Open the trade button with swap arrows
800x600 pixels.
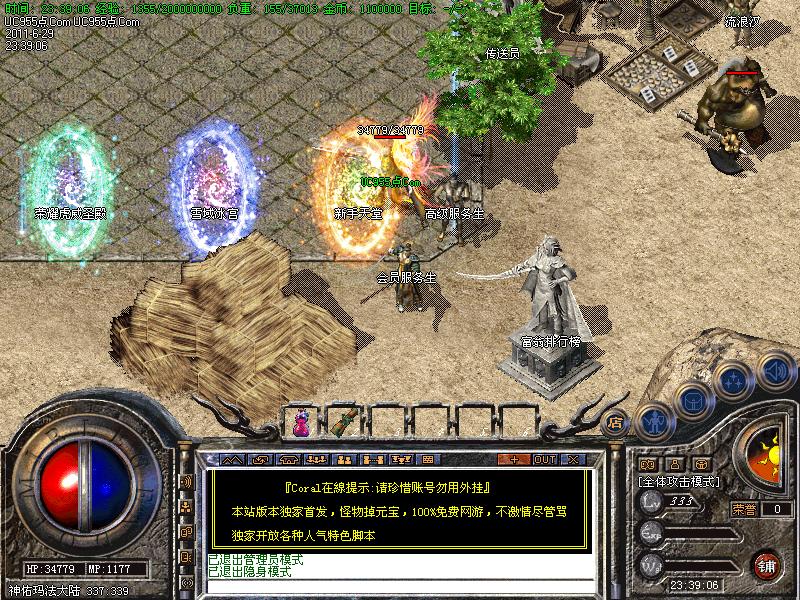point(261,459)
